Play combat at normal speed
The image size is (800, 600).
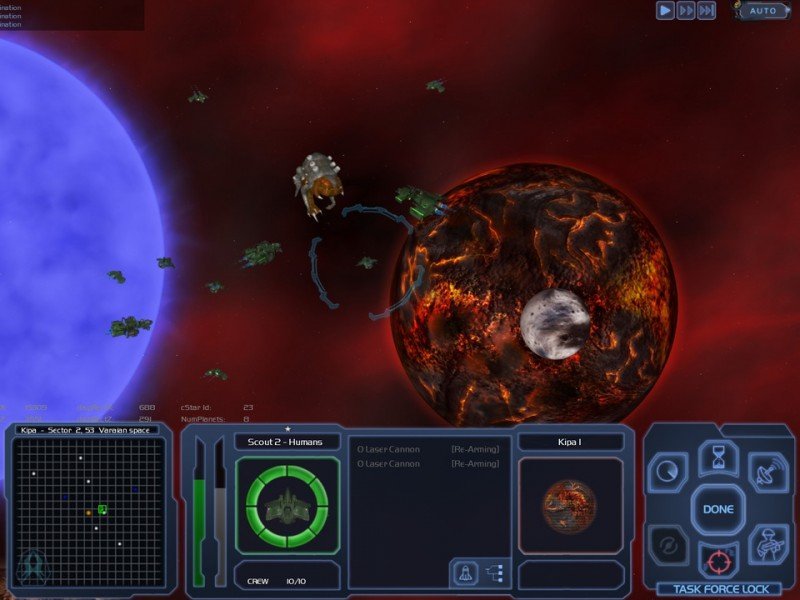[665, 10]
